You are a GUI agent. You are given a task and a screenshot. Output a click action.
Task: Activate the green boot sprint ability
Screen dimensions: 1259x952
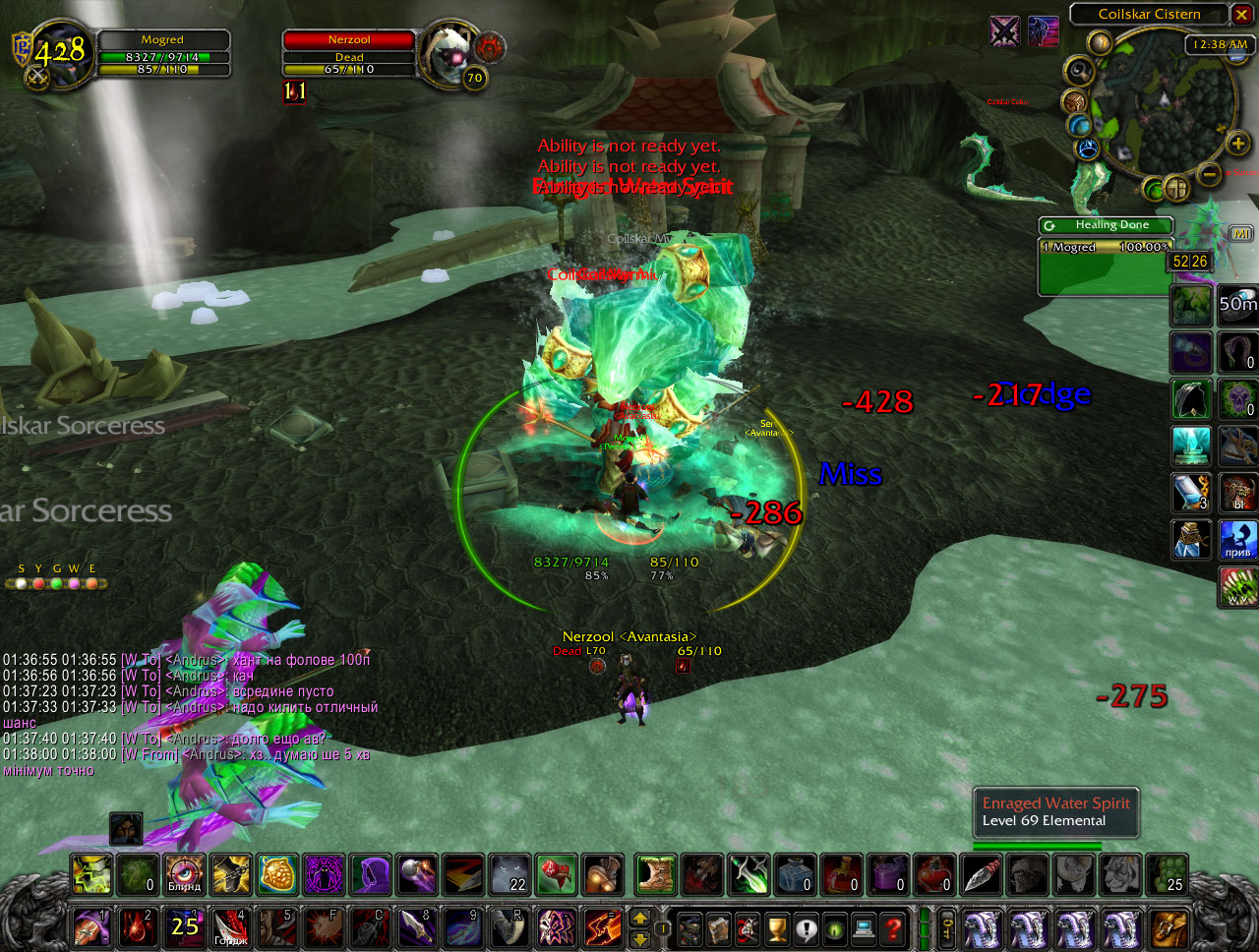656,873
